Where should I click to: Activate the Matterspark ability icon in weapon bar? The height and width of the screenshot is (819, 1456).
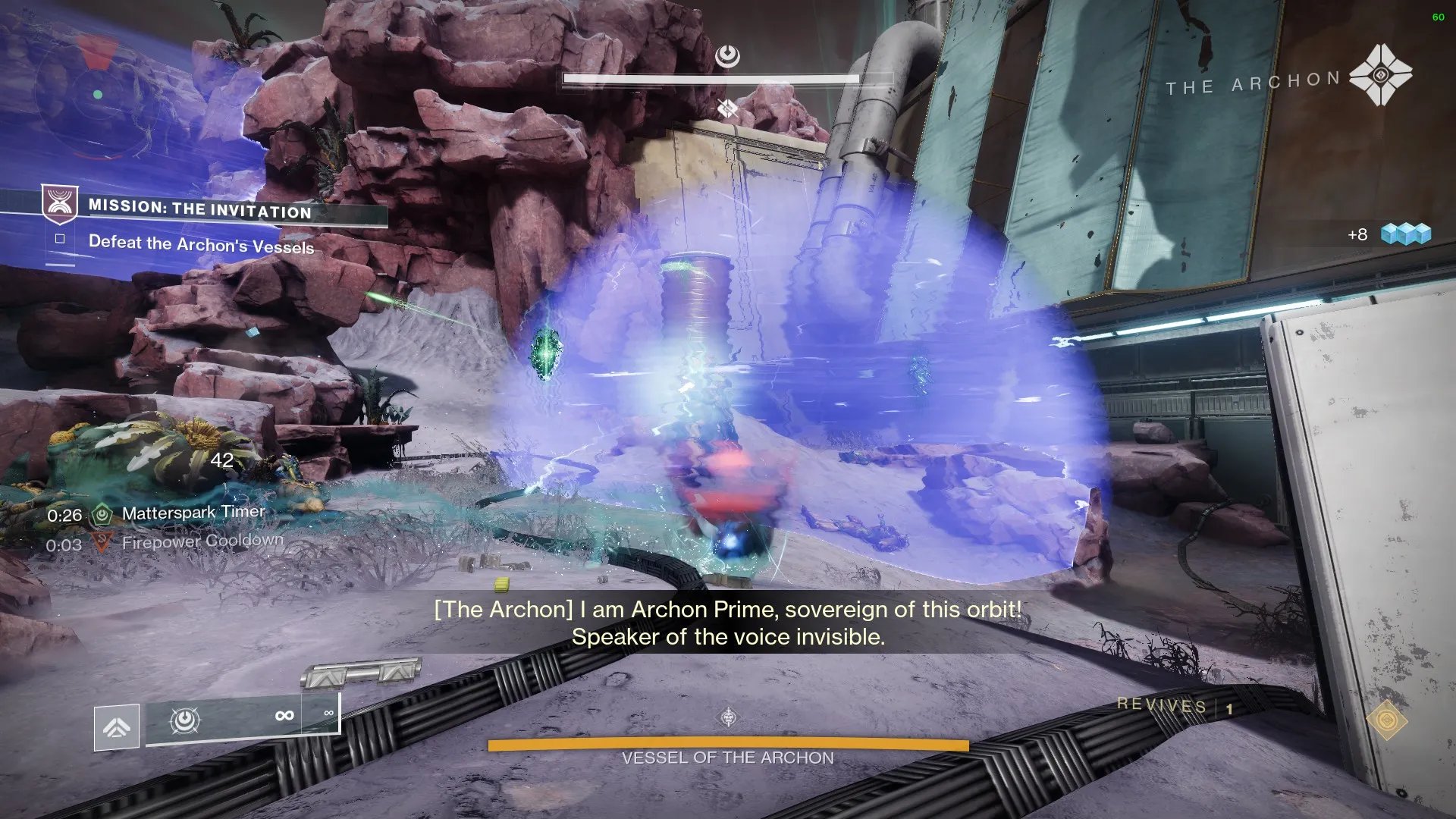(x=184, y=719)
